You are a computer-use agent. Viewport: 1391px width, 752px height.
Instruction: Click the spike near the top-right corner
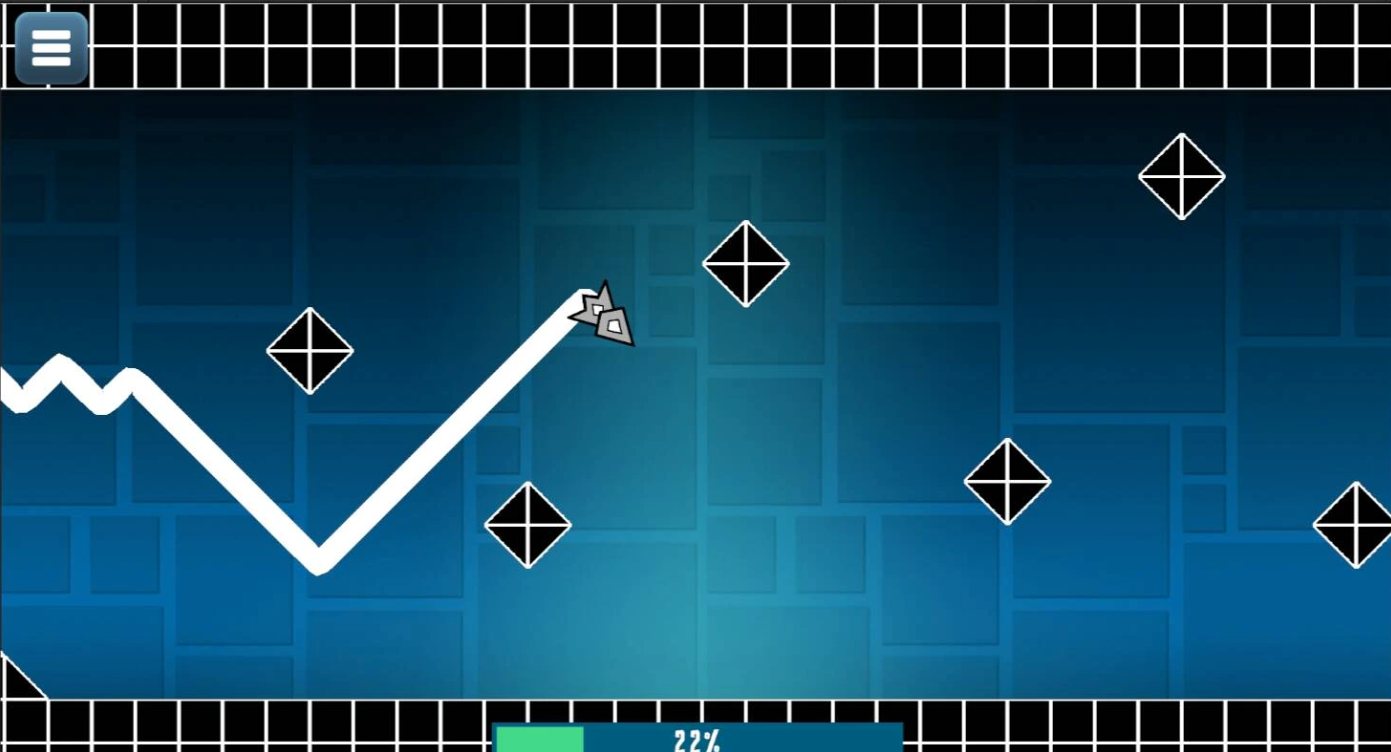1182,176
